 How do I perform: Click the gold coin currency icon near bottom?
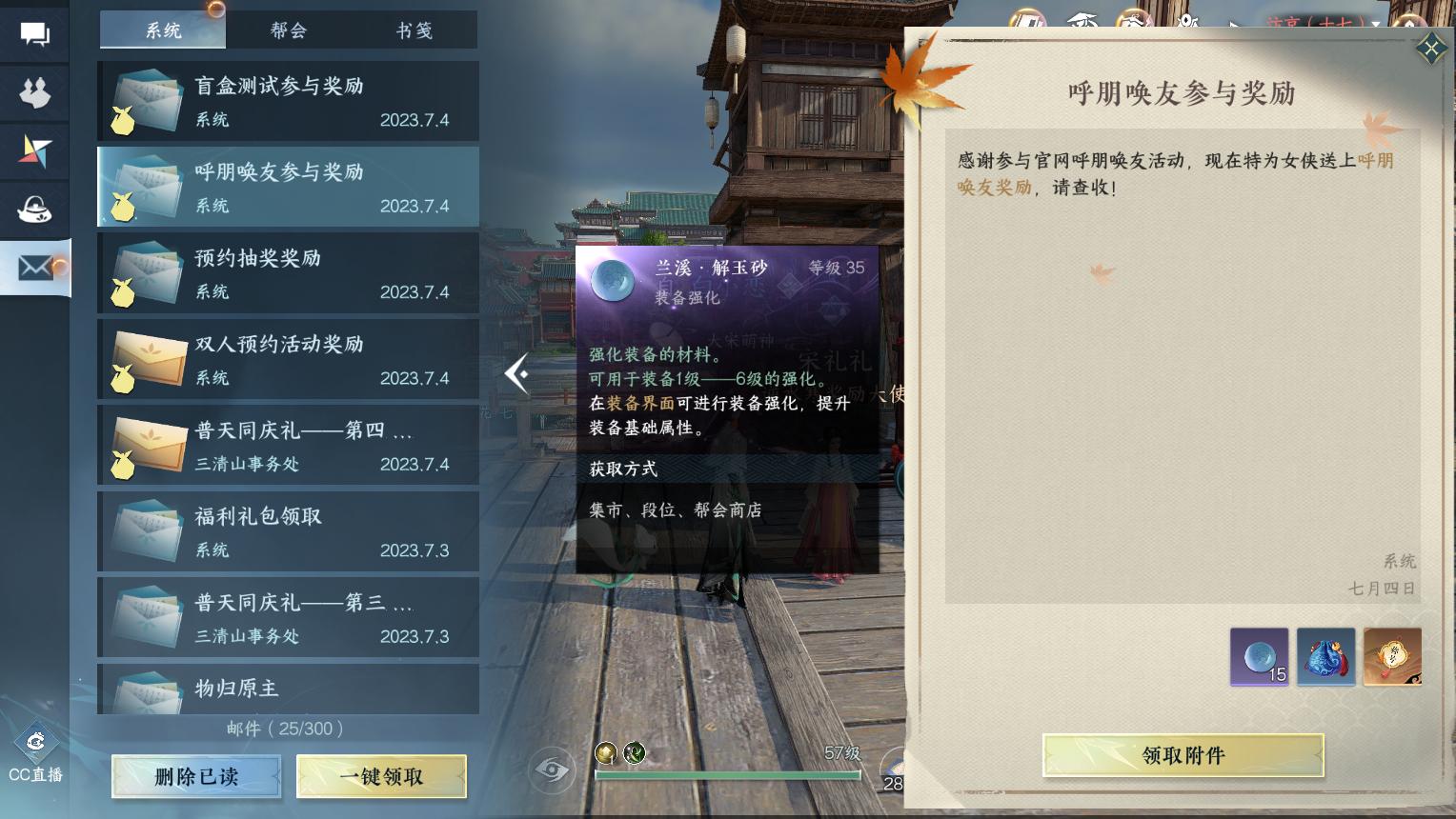(607, 752)
